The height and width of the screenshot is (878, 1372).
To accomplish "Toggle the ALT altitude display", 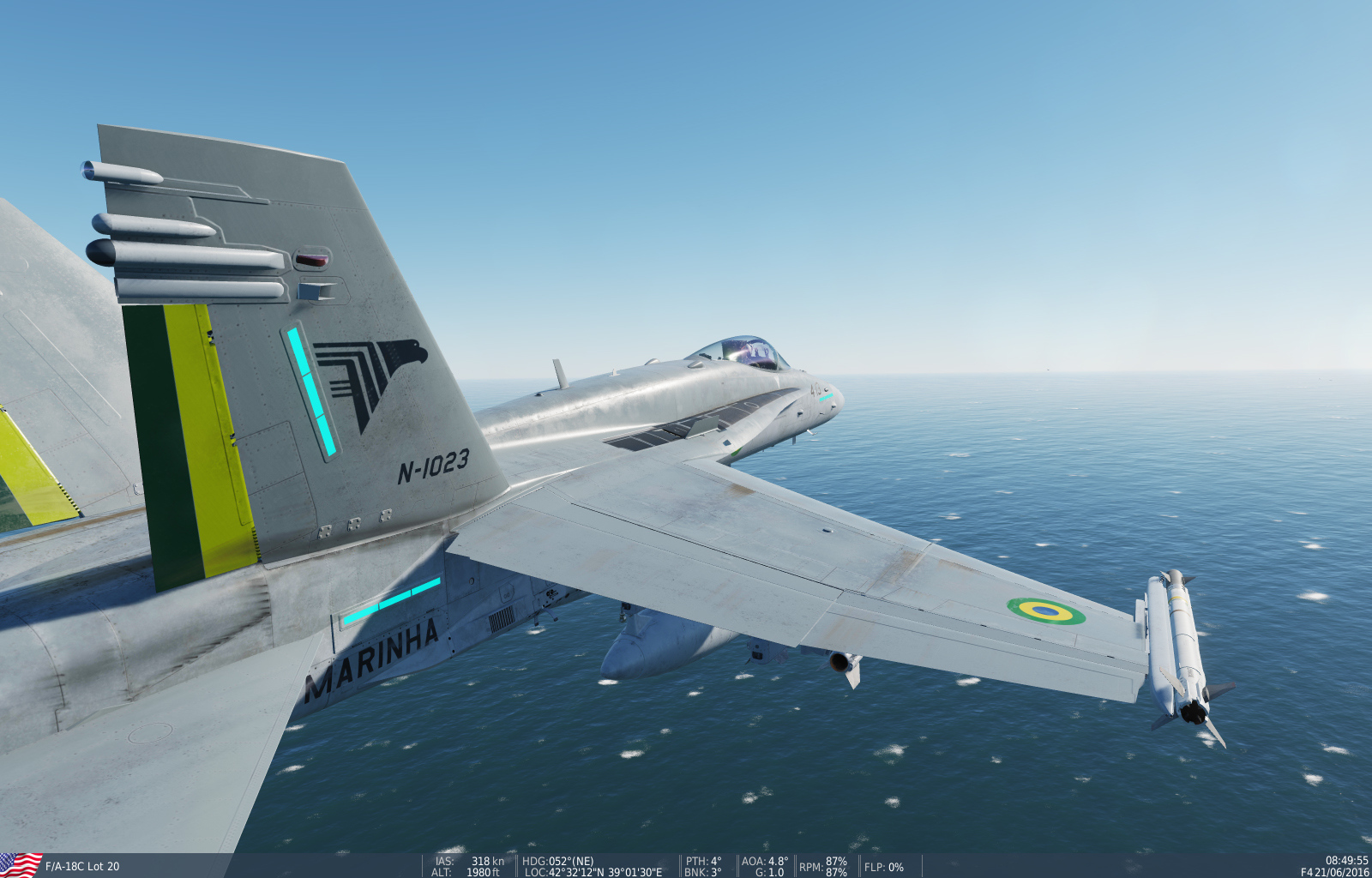I will pyautogui.click(x=467, y=872).
